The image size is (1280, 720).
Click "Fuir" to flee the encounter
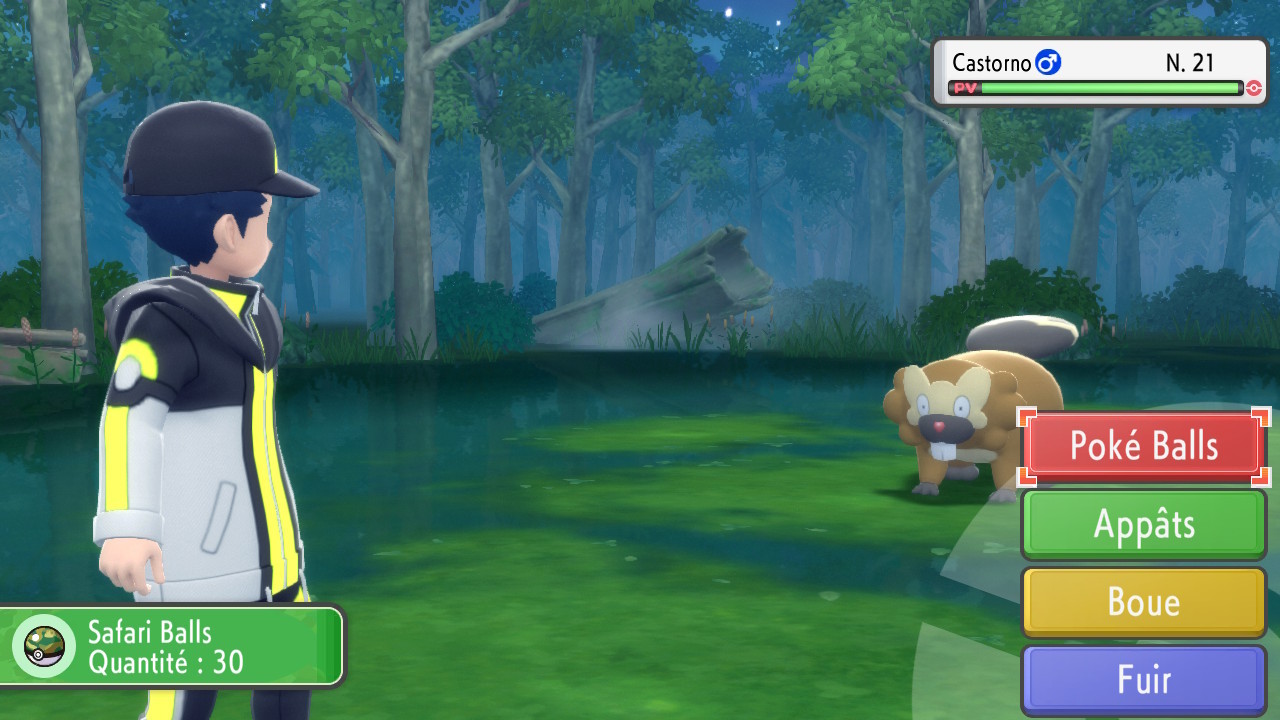tap(1143, 680)
